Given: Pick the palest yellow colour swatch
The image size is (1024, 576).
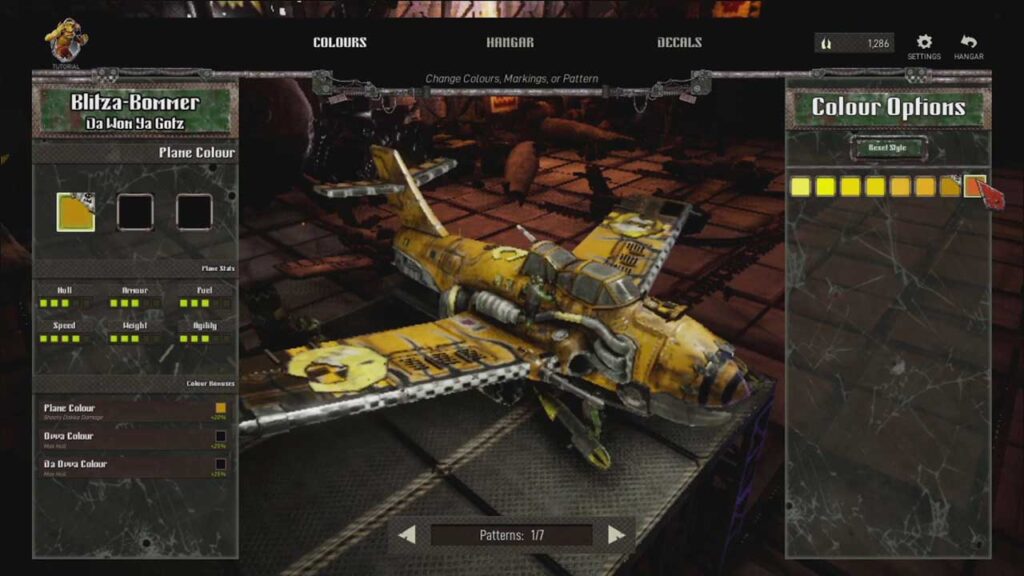Looking at the screenshot, I should (x=800, y=186).
